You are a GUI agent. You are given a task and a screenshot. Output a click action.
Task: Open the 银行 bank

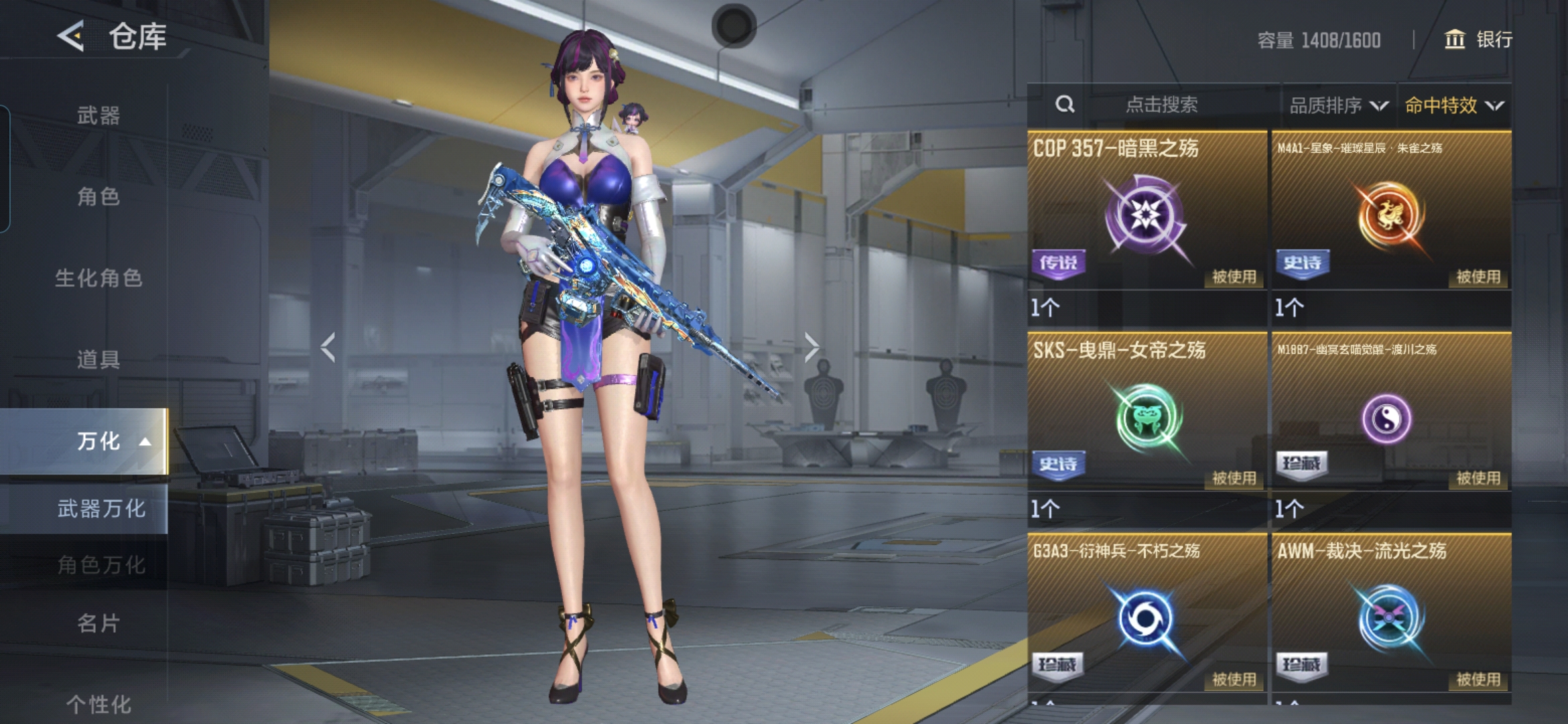1478,40
